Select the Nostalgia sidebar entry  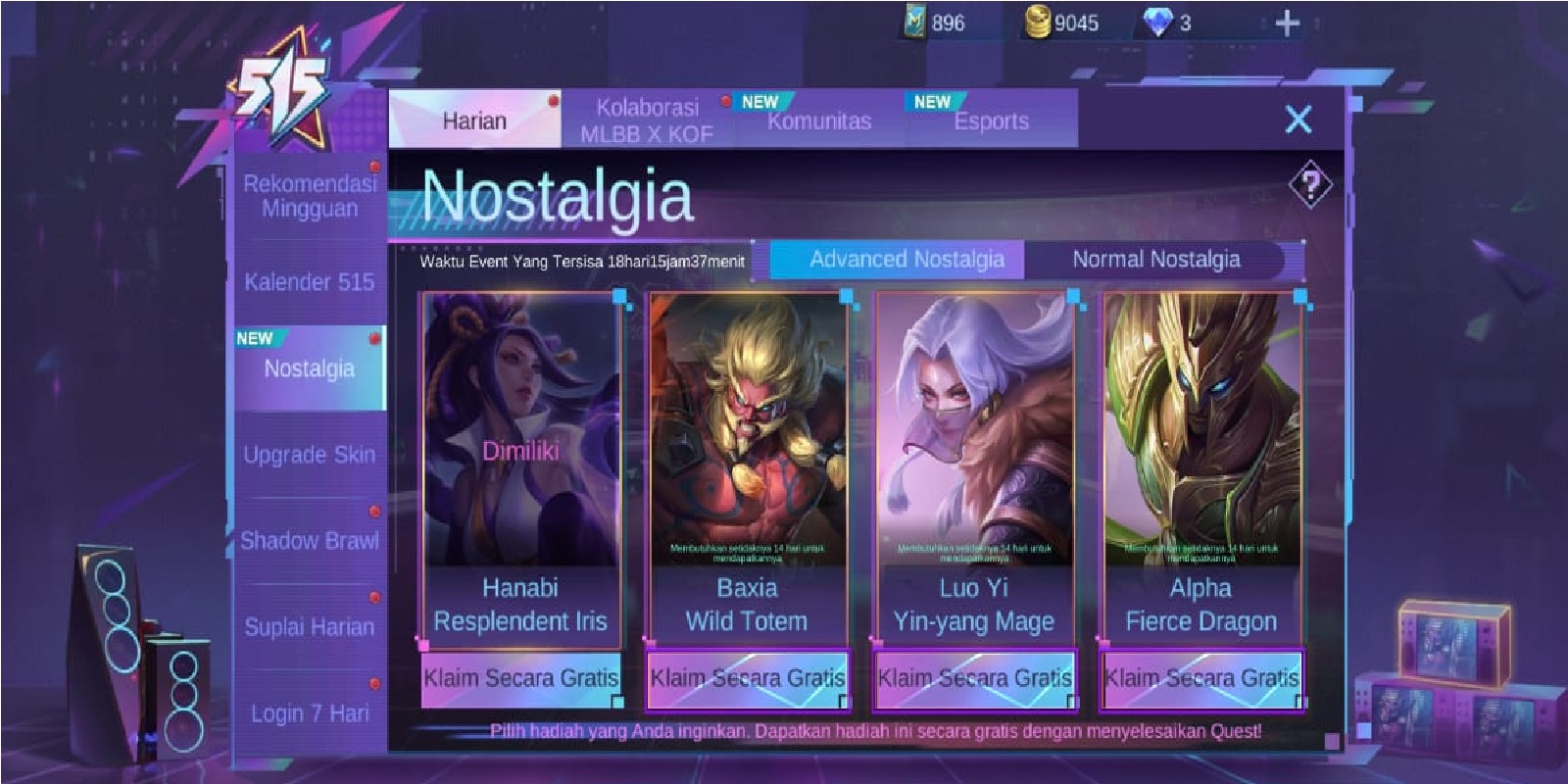310,368
